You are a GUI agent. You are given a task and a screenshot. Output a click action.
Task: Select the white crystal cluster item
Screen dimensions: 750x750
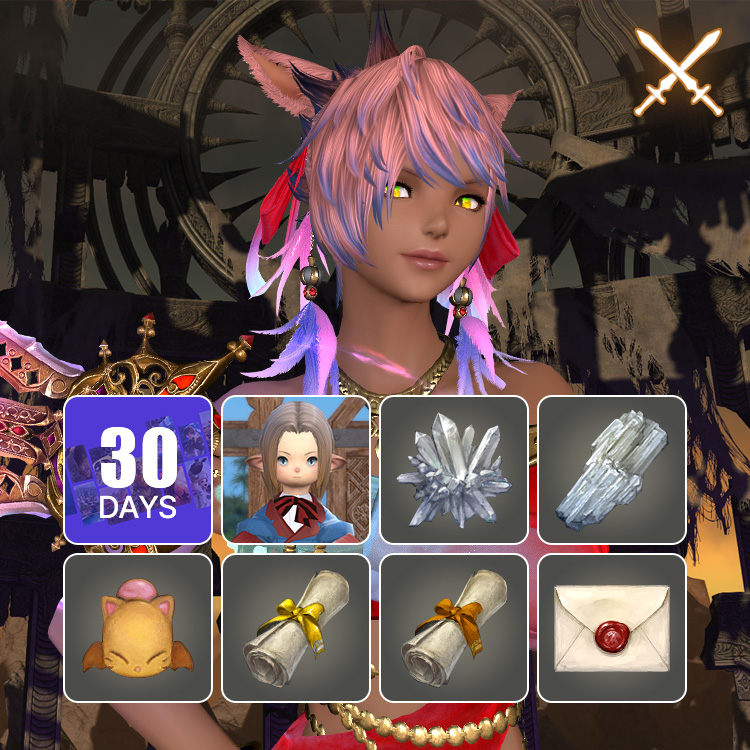tap(454, 470)
